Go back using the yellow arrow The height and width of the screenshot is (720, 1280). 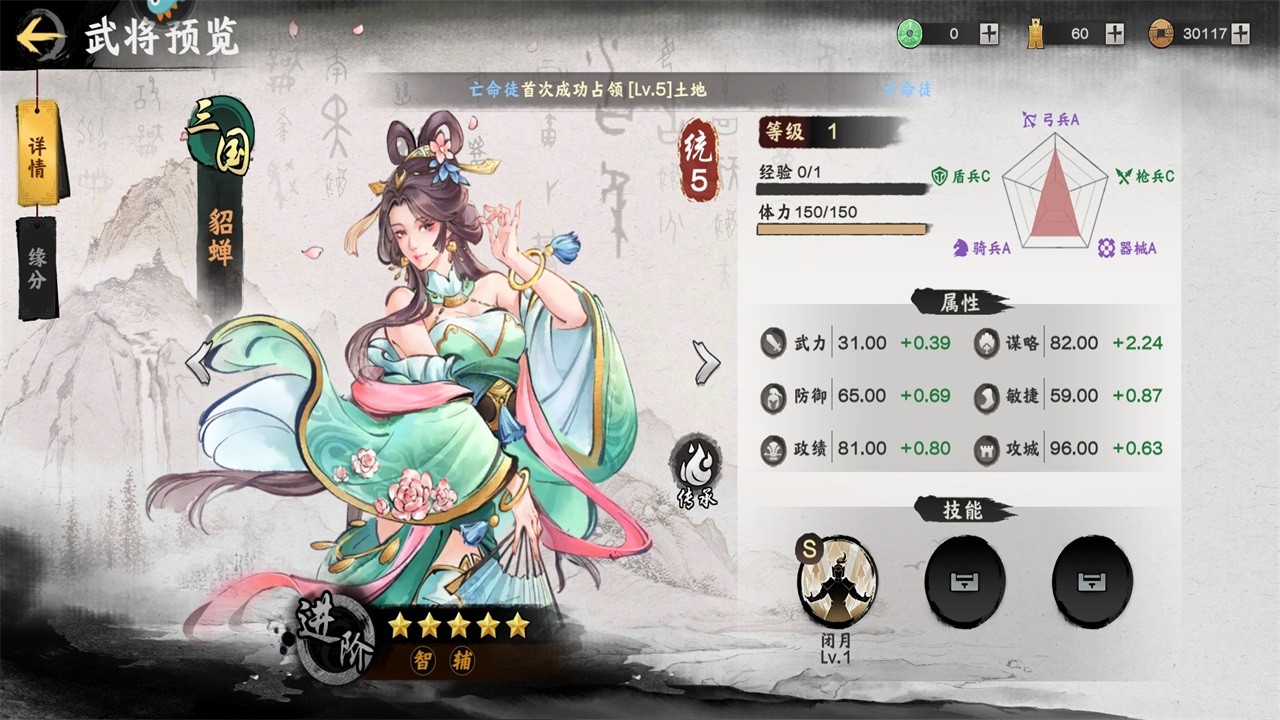coord(40,37)
